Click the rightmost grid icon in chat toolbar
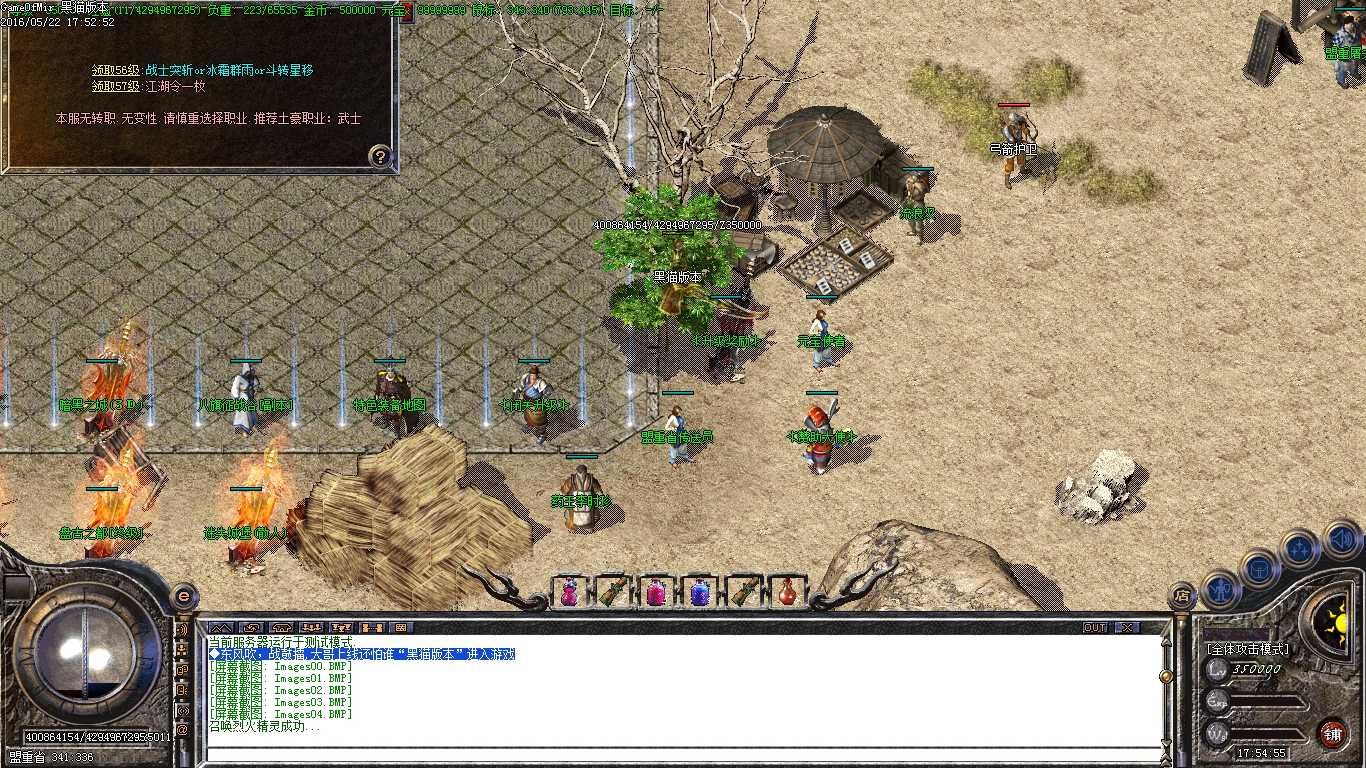Screen dimensions: 1366x768 (x=400, y=627)
